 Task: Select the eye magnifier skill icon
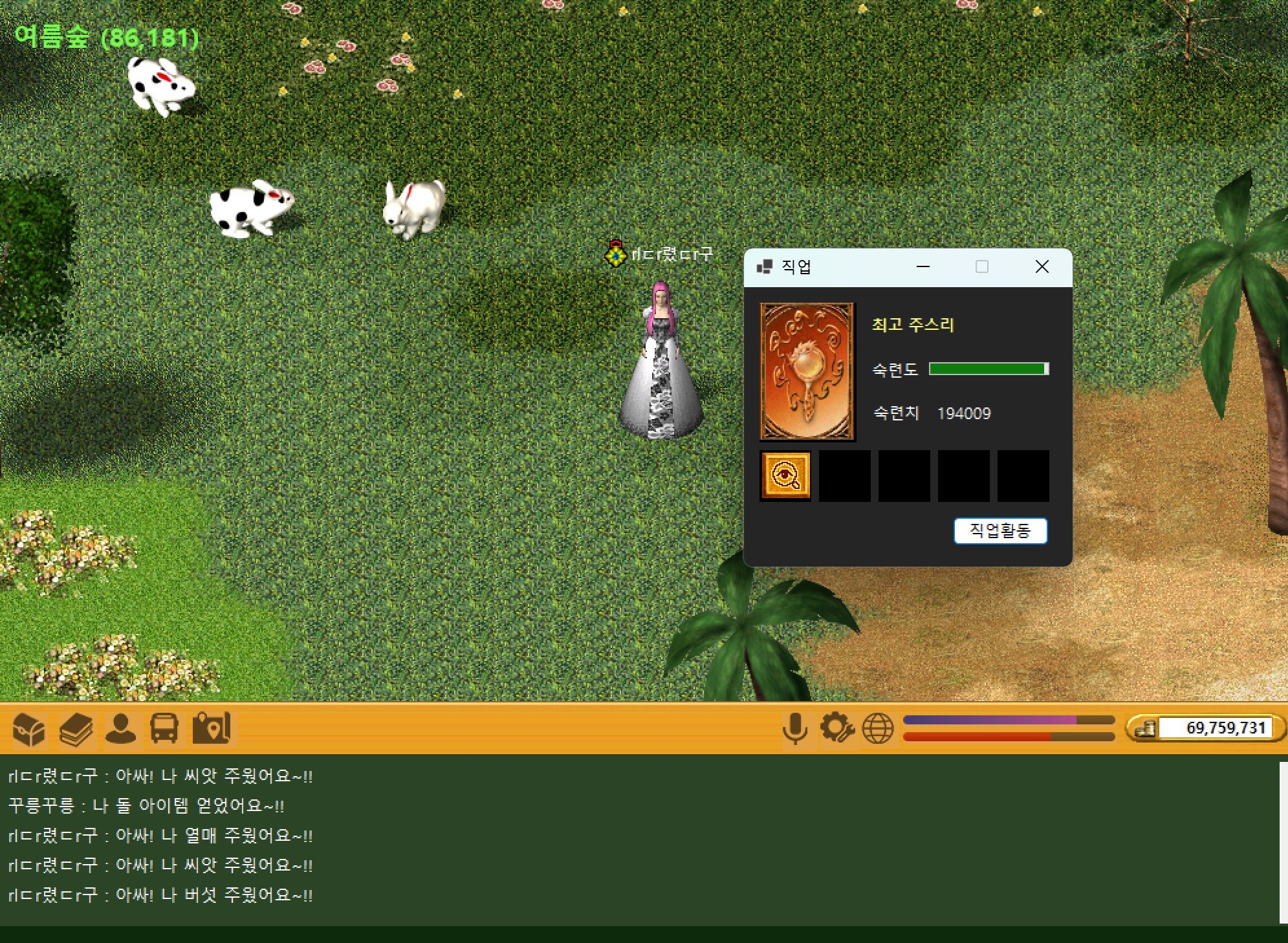coord(785,476)
